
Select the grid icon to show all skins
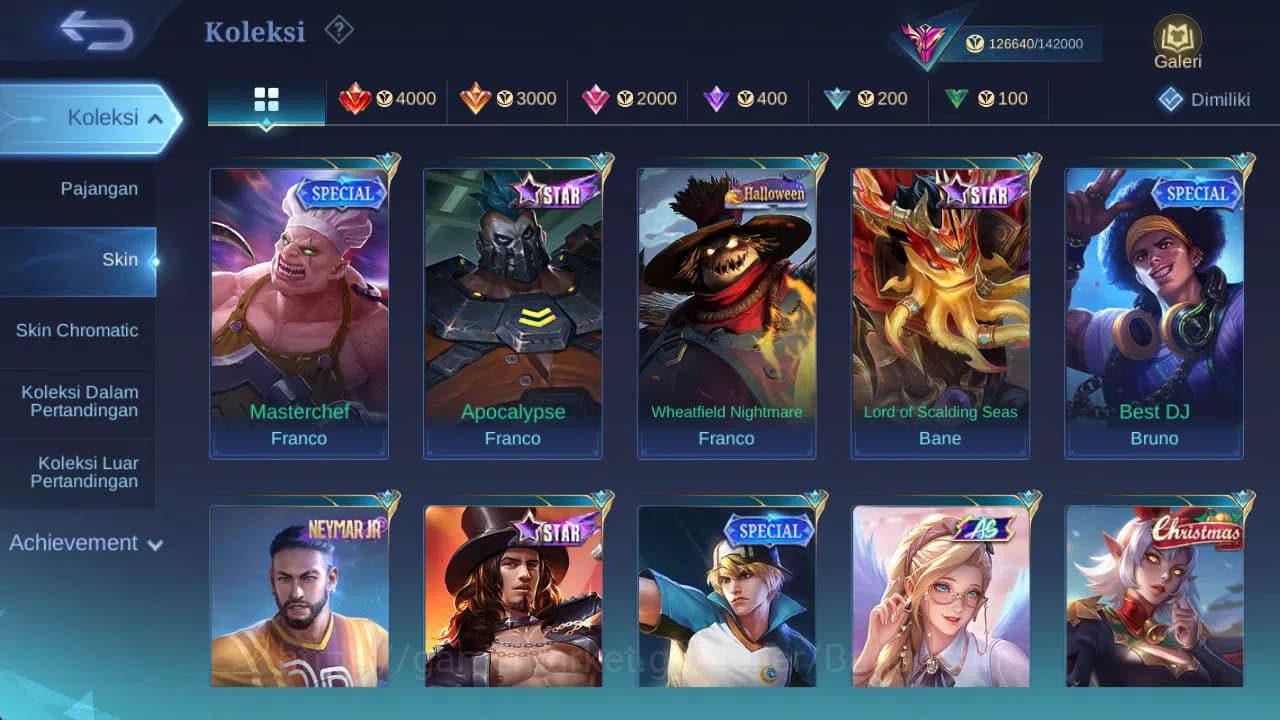click(265, 99)
